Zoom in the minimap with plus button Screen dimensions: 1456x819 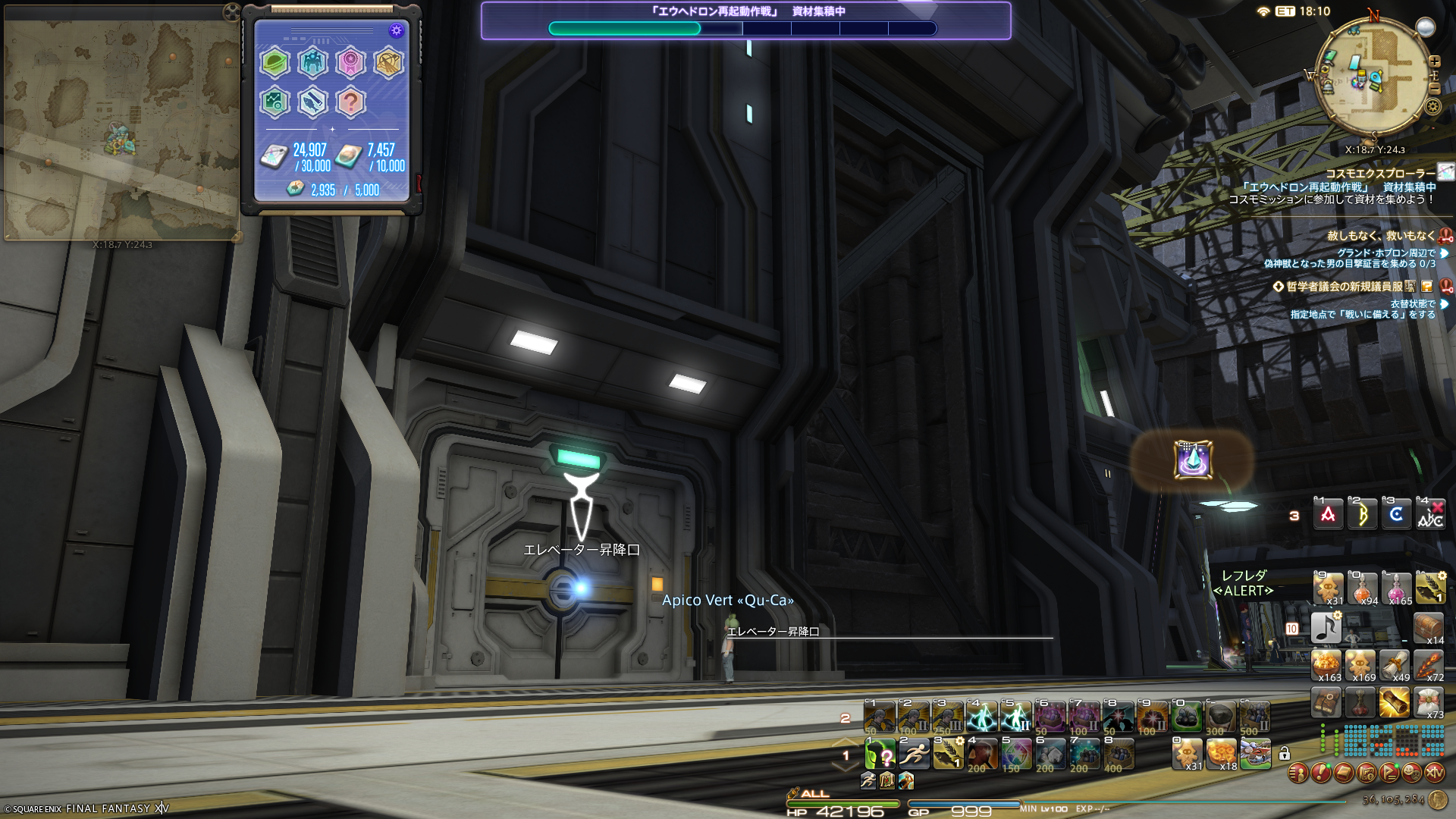point(1434,61)
